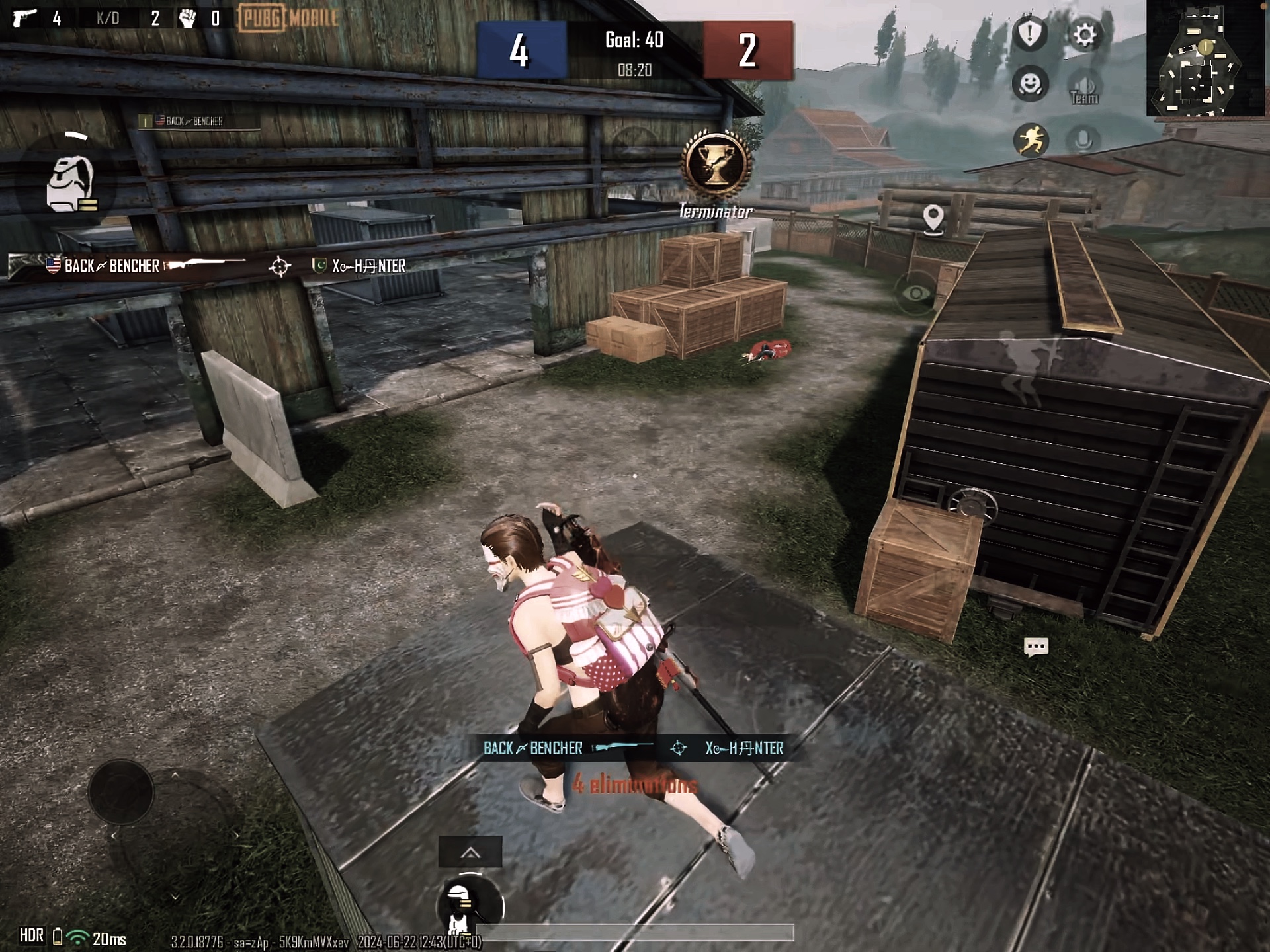The width and height of the screenshot is (1270, 952).
Task: Toggle the microphone button
Action: tap(1083, 139)
